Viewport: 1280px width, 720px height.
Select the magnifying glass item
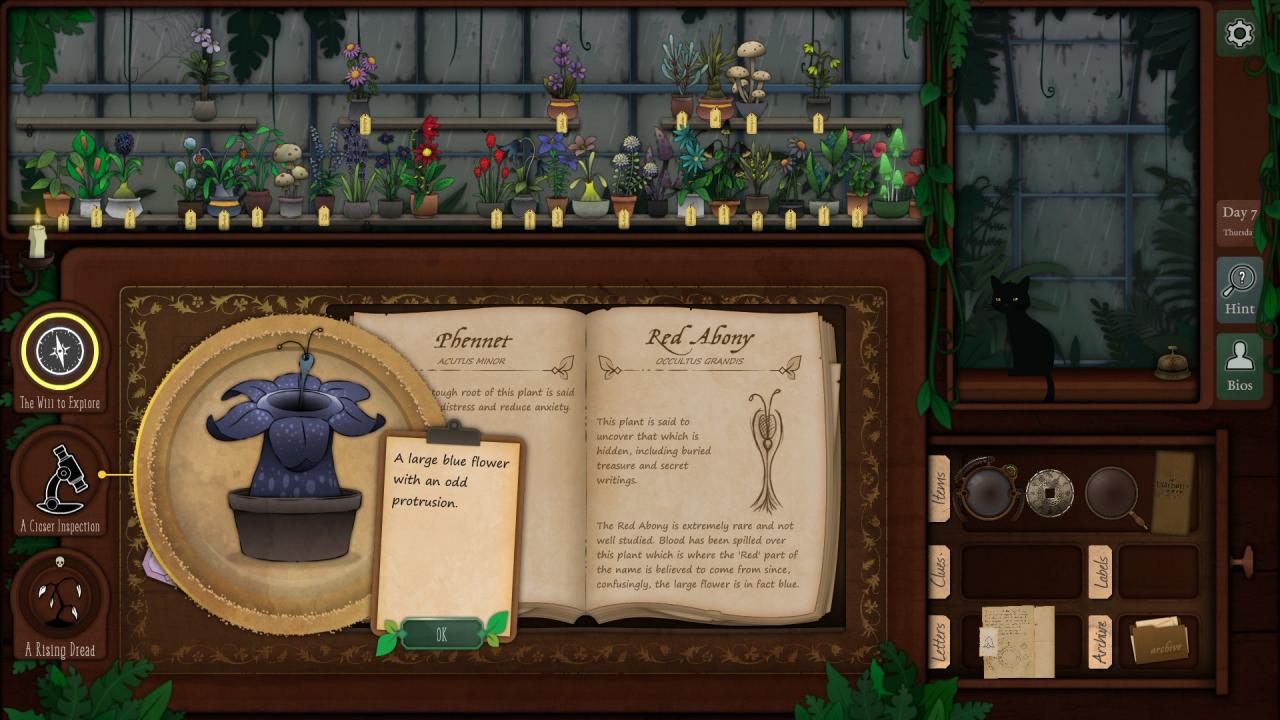[1112, 492]
